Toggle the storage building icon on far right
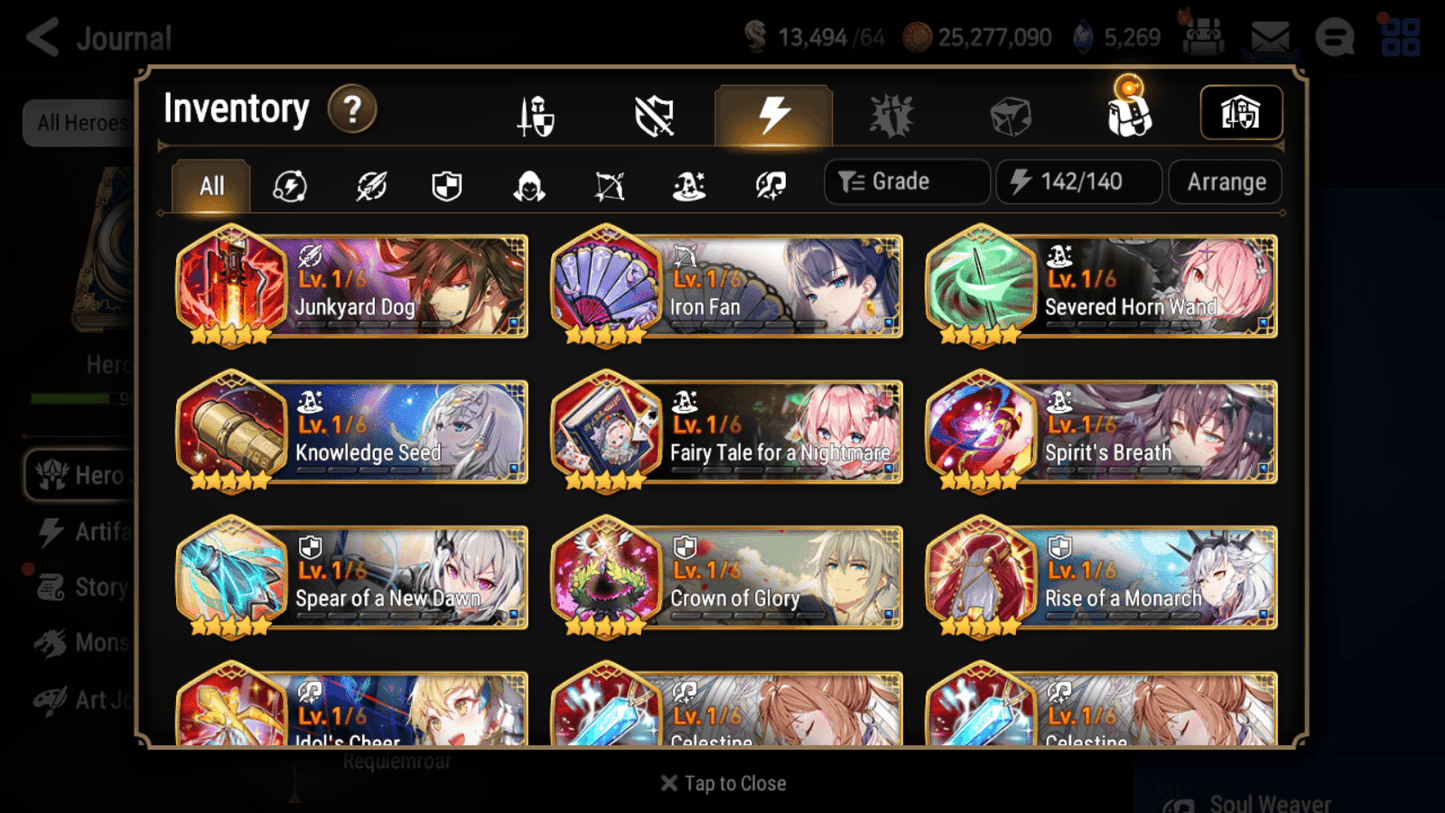 point(1240,113)
